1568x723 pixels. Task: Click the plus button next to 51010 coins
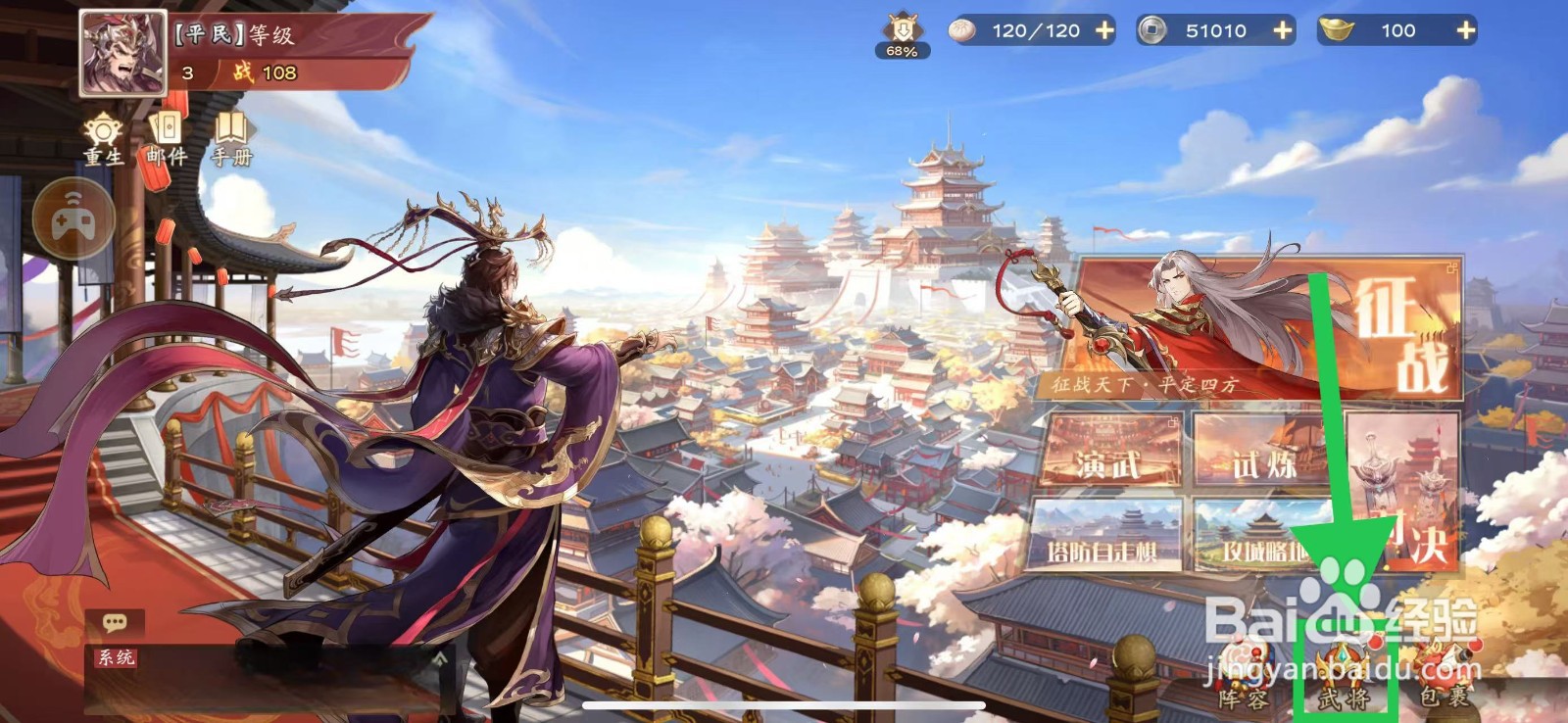click(1282, 30)
